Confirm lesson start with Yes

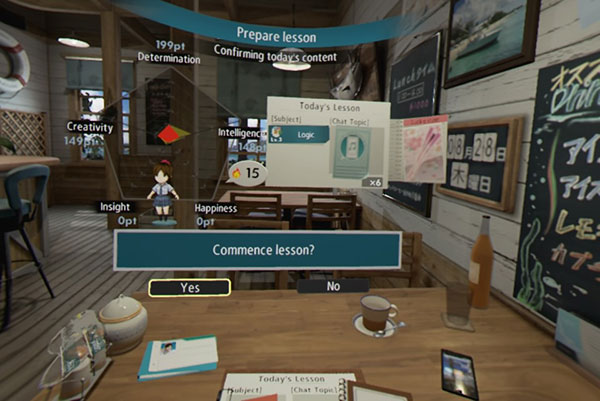tap(190, 287)
